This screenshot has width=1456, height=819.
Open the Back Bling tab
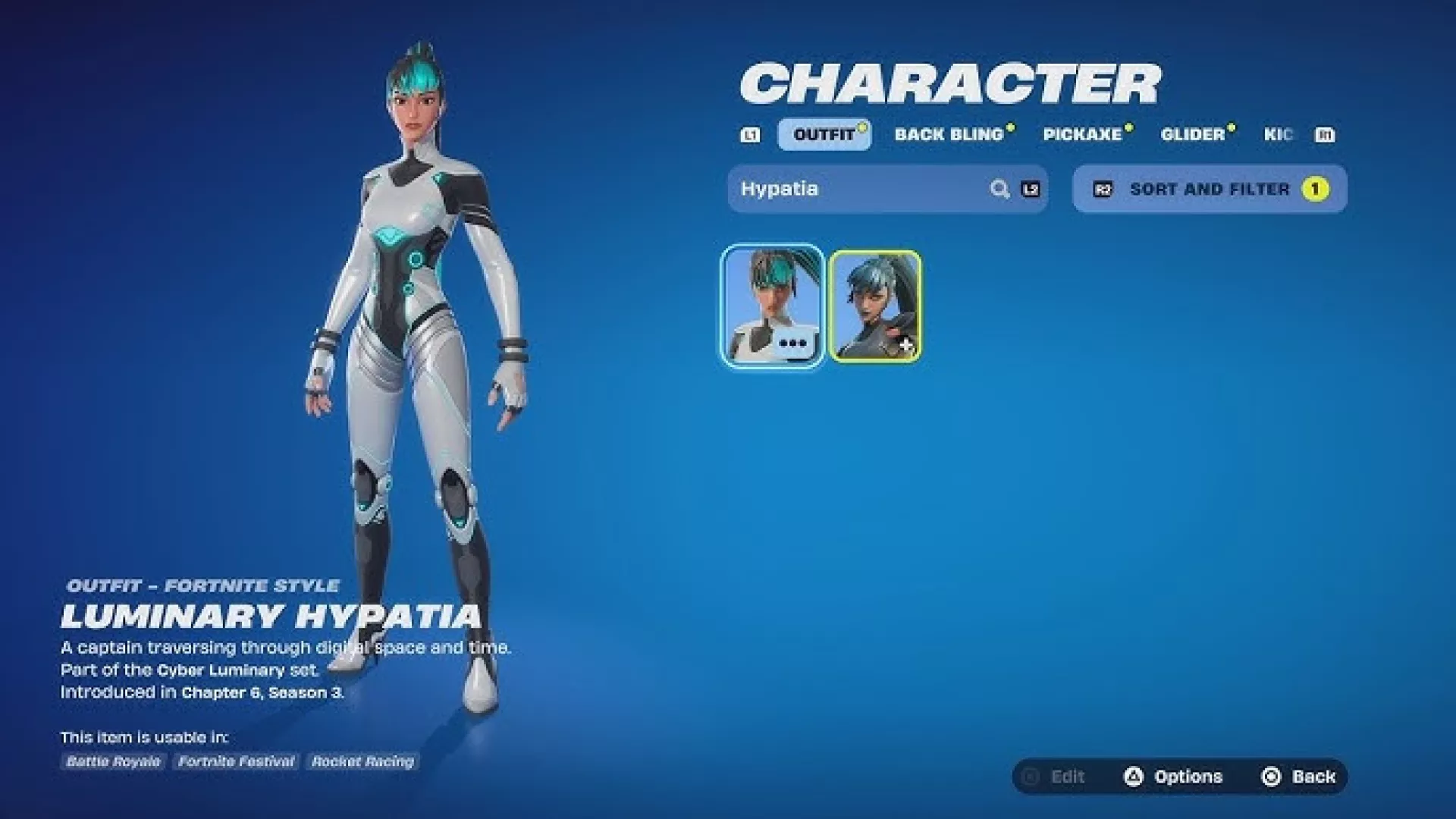pos(949,134)
